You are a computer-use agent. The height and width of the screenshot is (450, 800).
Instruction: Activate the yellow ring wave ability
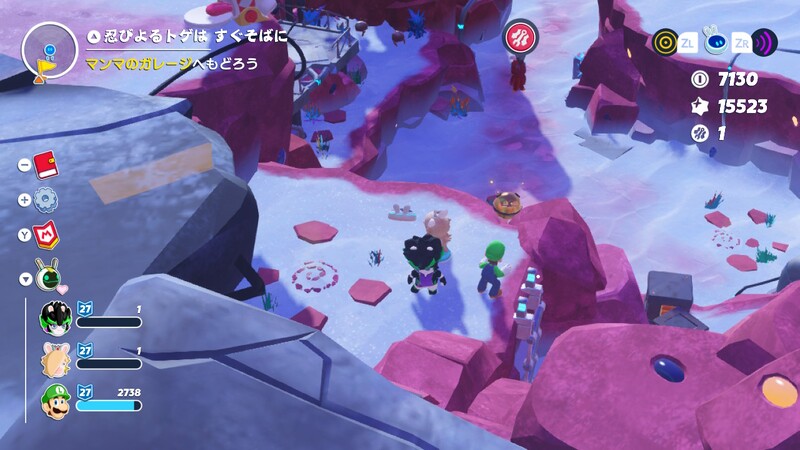tap(665, 42)
